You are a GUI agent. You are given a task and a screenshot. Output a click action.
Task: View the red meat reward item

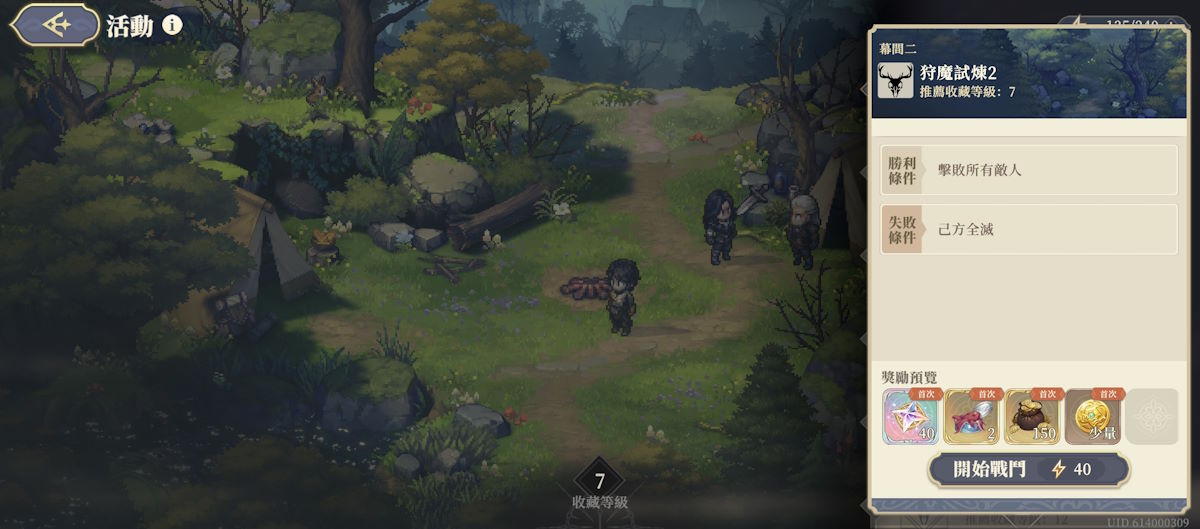972,417
